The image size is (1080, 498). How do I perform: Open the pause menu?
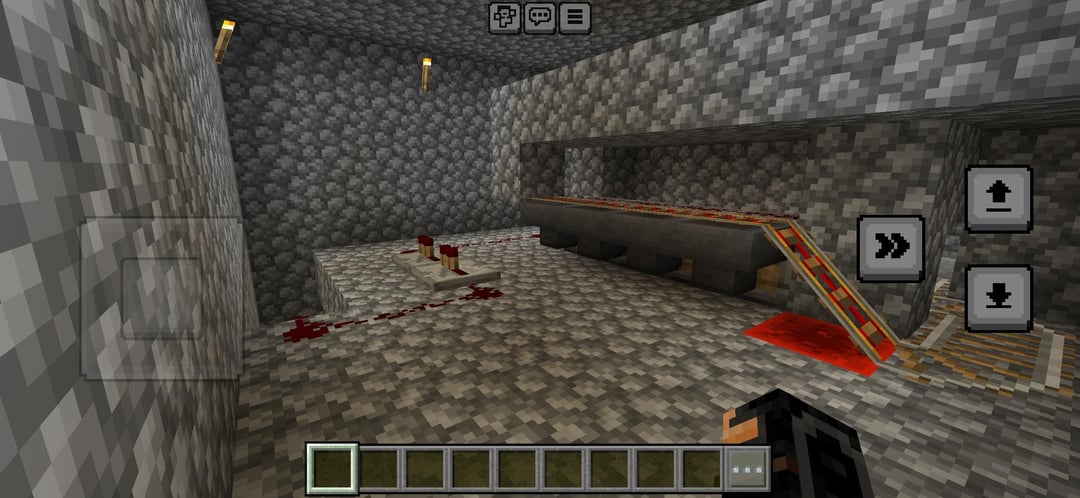click(575, 17)
